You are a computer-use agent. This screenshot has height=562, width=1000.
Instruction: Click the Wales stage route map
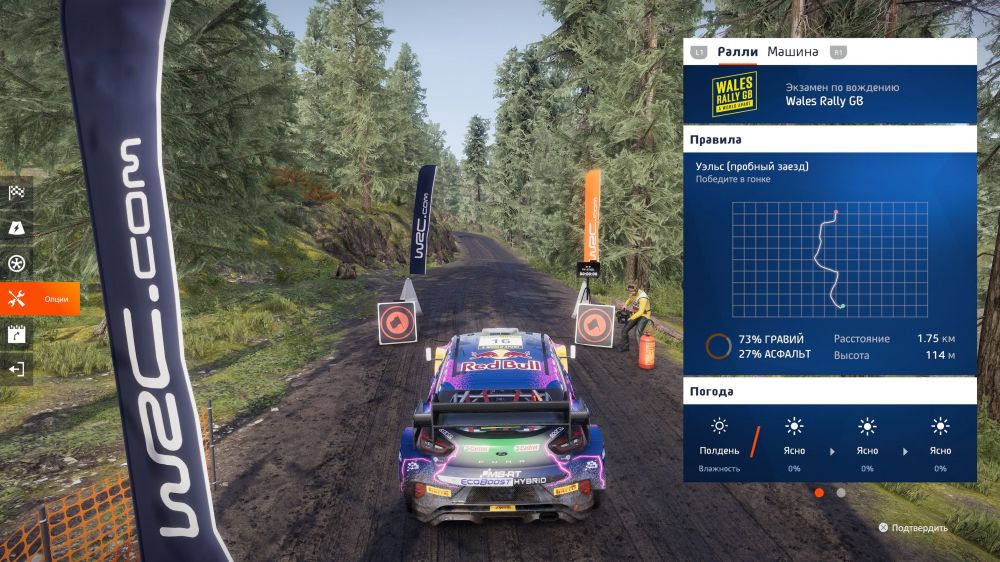coord(829,259)
